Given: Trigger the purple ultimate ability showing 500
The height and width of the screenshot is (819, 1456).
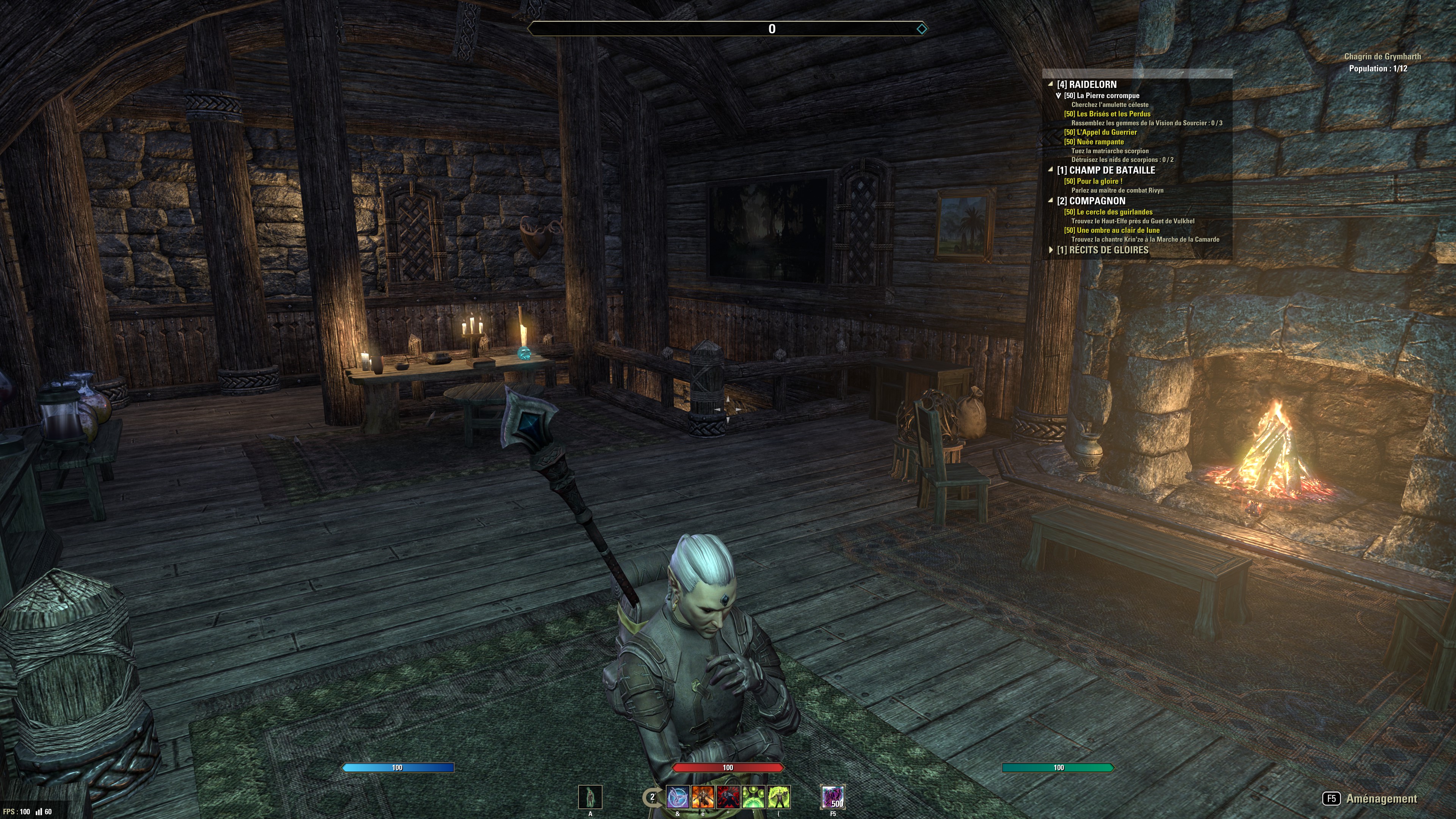Looking at the screenshot, I should [833, 797].
